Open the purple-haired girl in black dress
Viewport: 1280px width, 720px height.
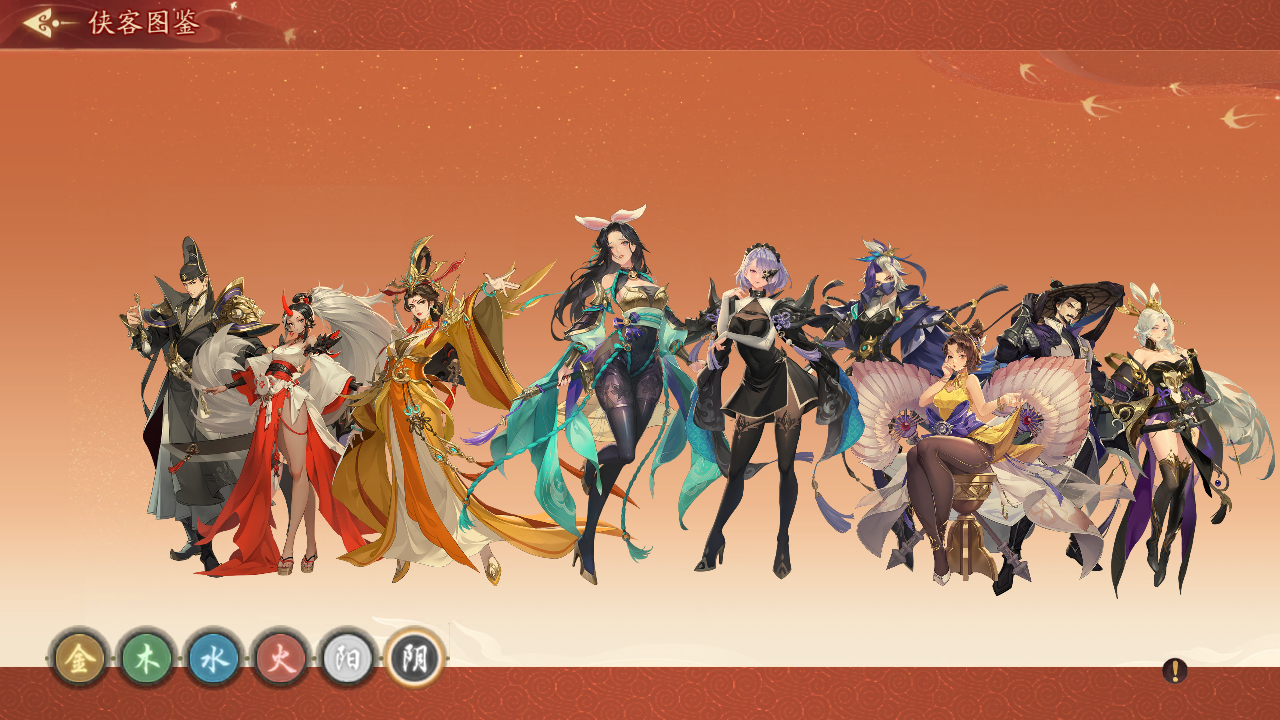762,400
